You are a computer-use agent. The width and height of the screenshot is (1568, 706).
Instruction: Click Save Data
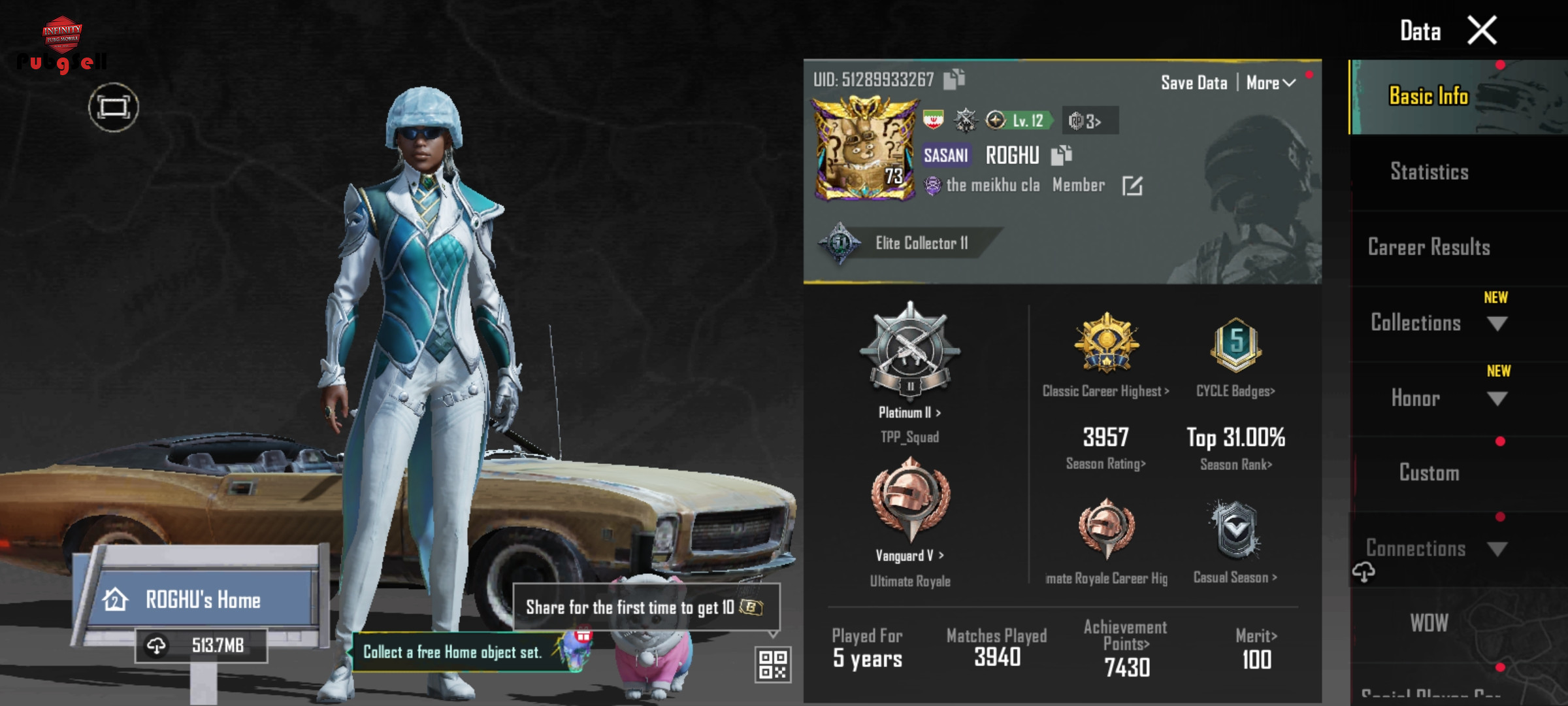pos(1194,83)
